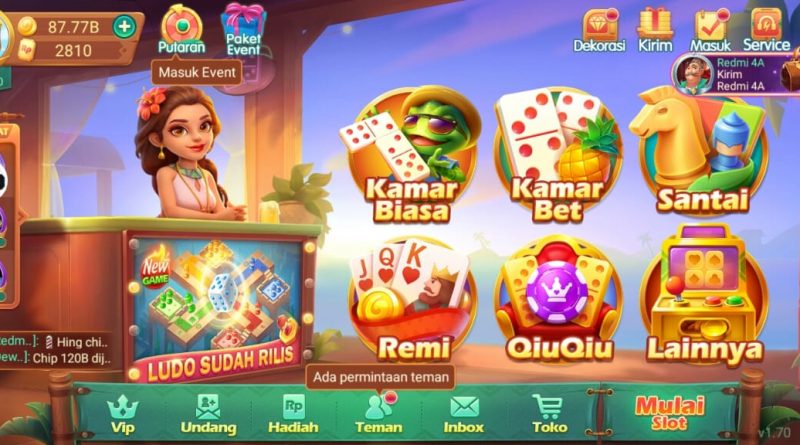800x445 pixels.
Task: Open the Undang invite menu
Action: tap(208, 413)
